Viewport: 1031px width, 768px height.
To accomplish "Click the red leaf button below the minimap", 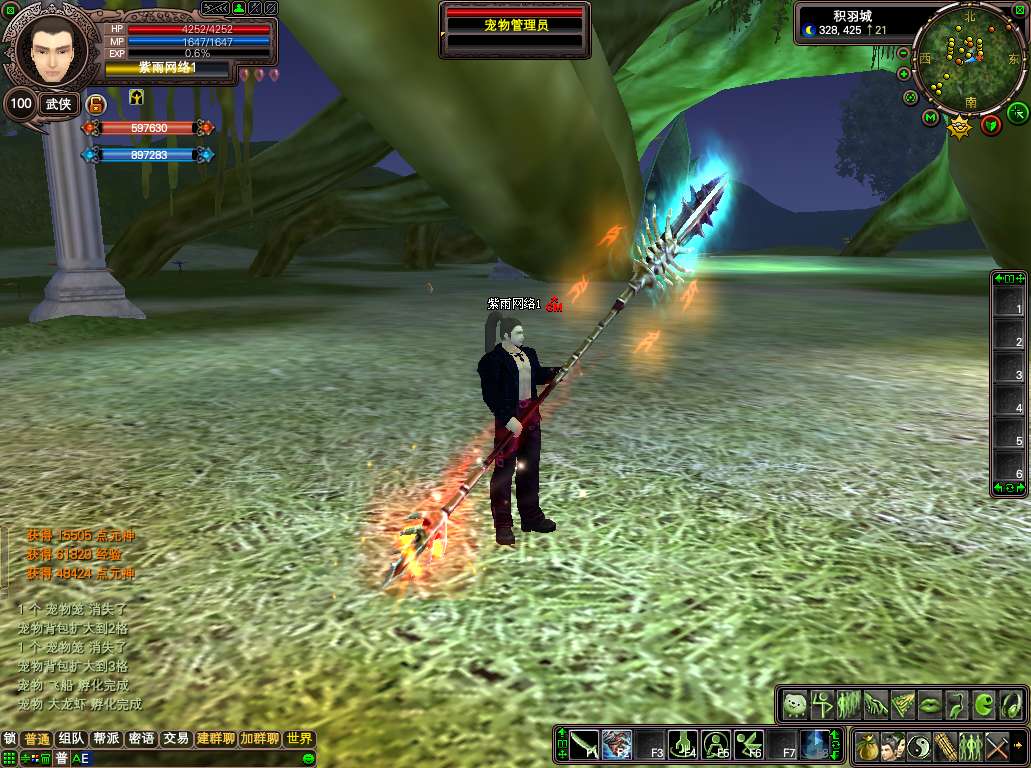I will point(991,124).
